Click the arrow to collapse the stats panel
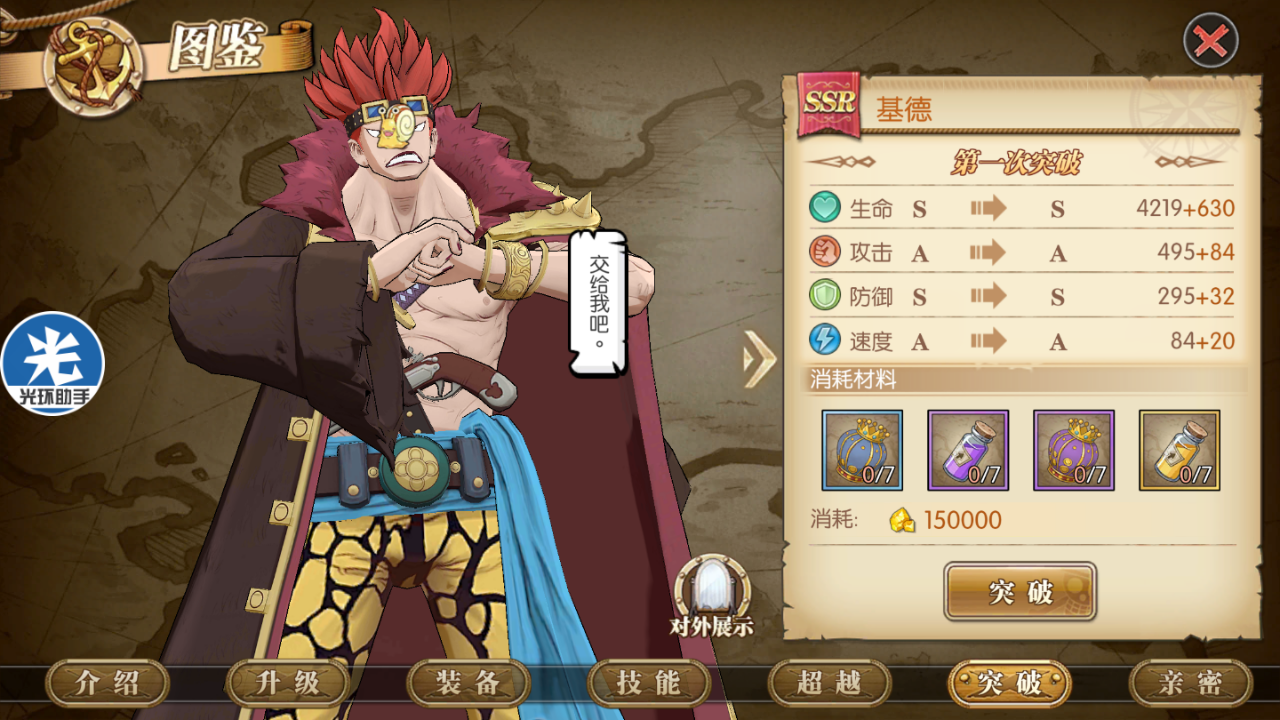The height and width of the screenshot is (720, 1280). pos(760,358)
